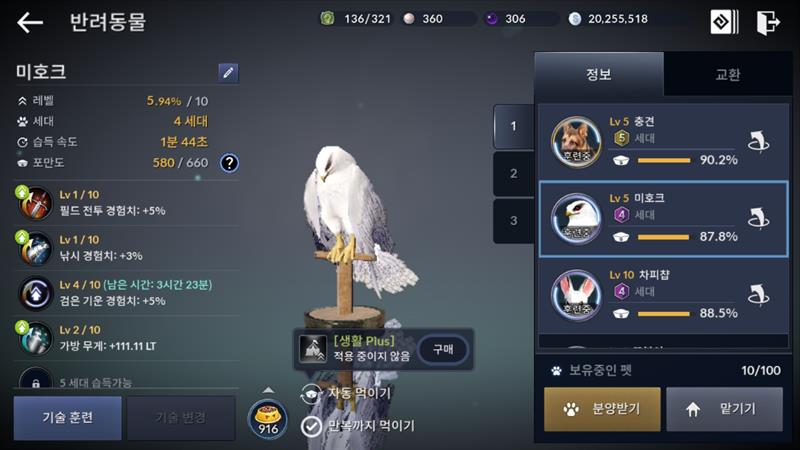This screenshot has height=450, width=800.
Task: Switch to the 정보 info tab
Action: click(x=598, y=74)
